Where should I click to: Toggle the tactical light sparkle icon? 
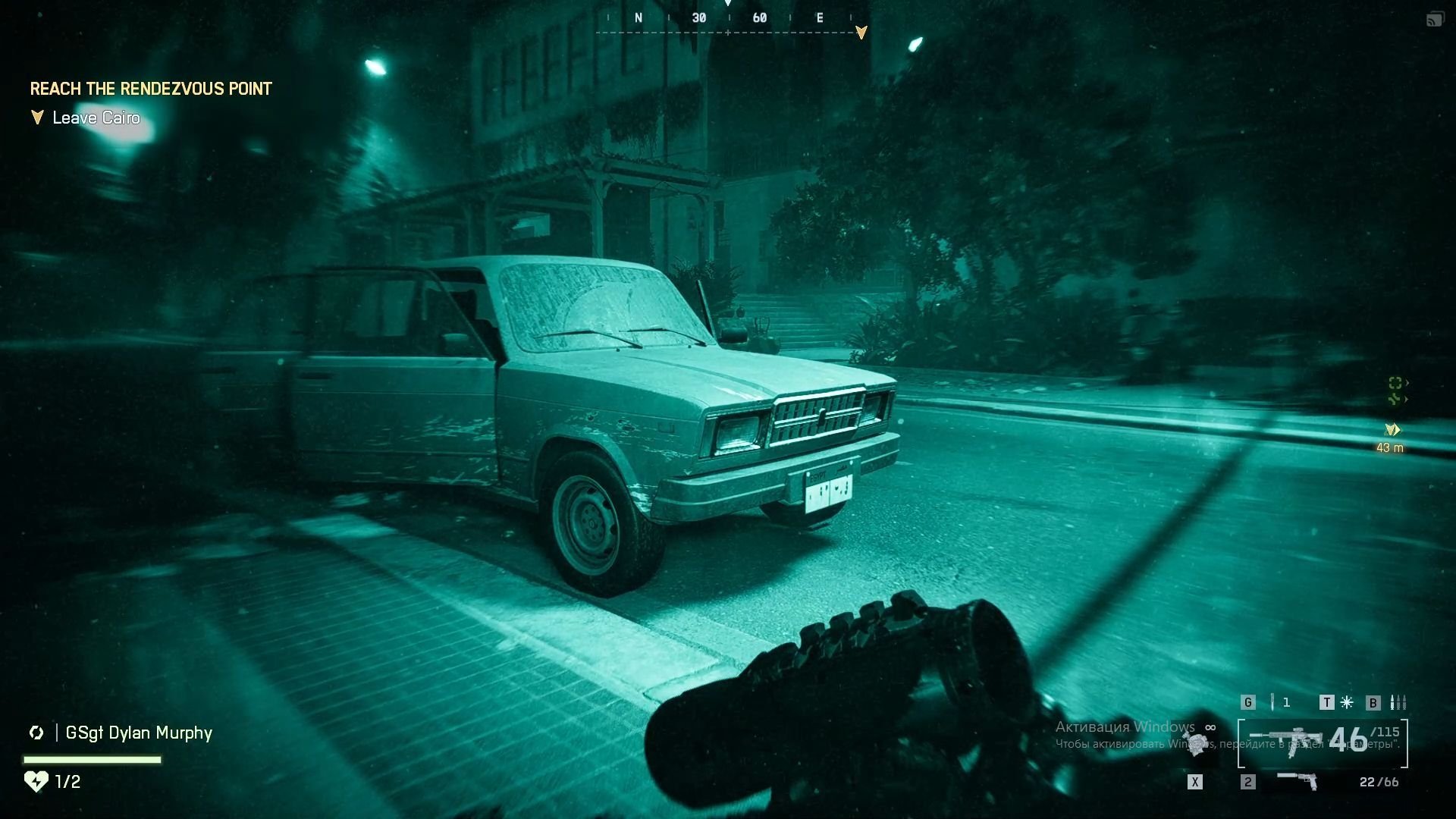pos(1347,702)
